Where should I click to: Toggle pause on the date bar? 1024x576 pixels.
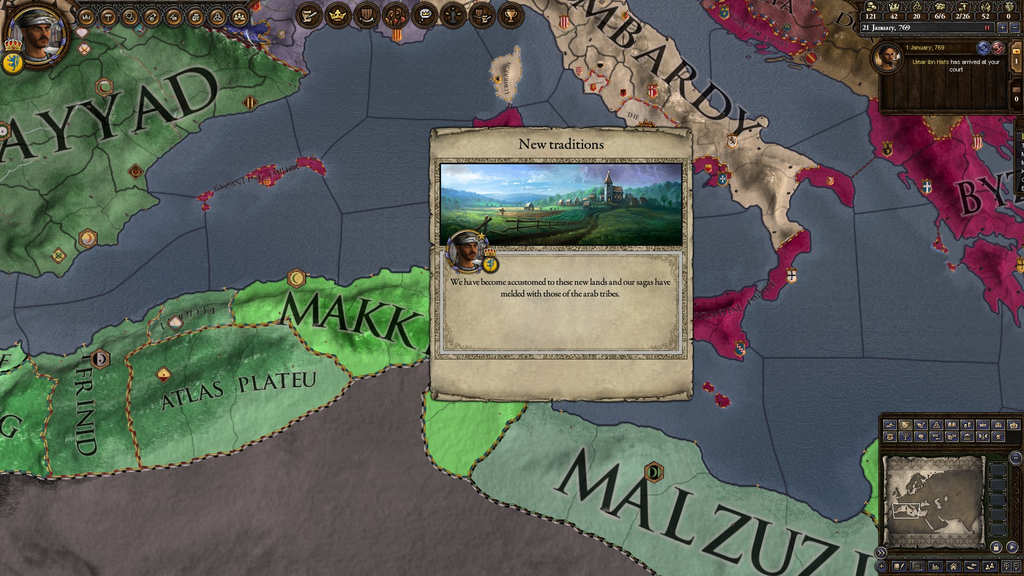point(987,27)
